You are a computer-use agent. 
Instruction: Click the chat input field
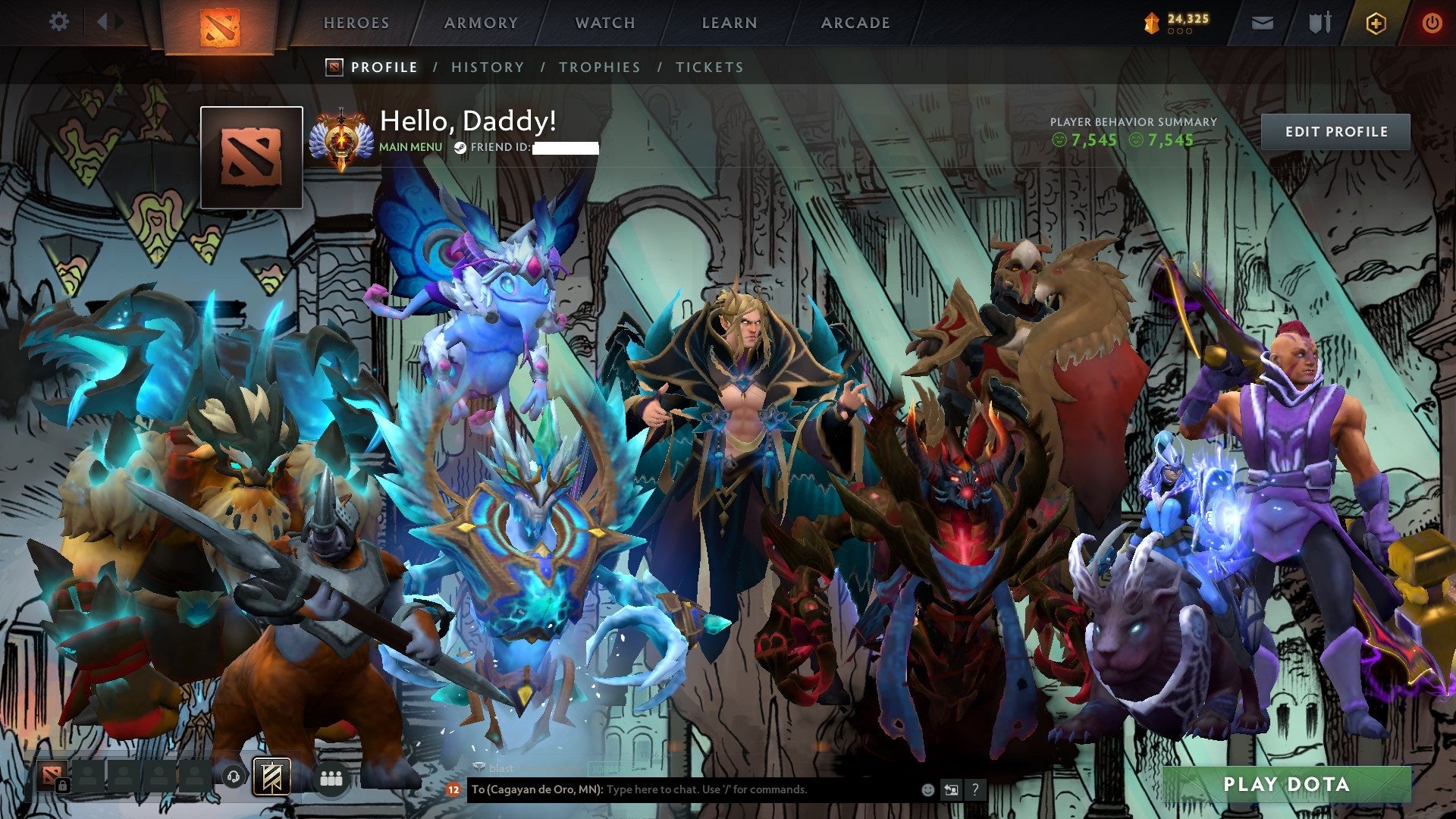[x=720, y=790]
